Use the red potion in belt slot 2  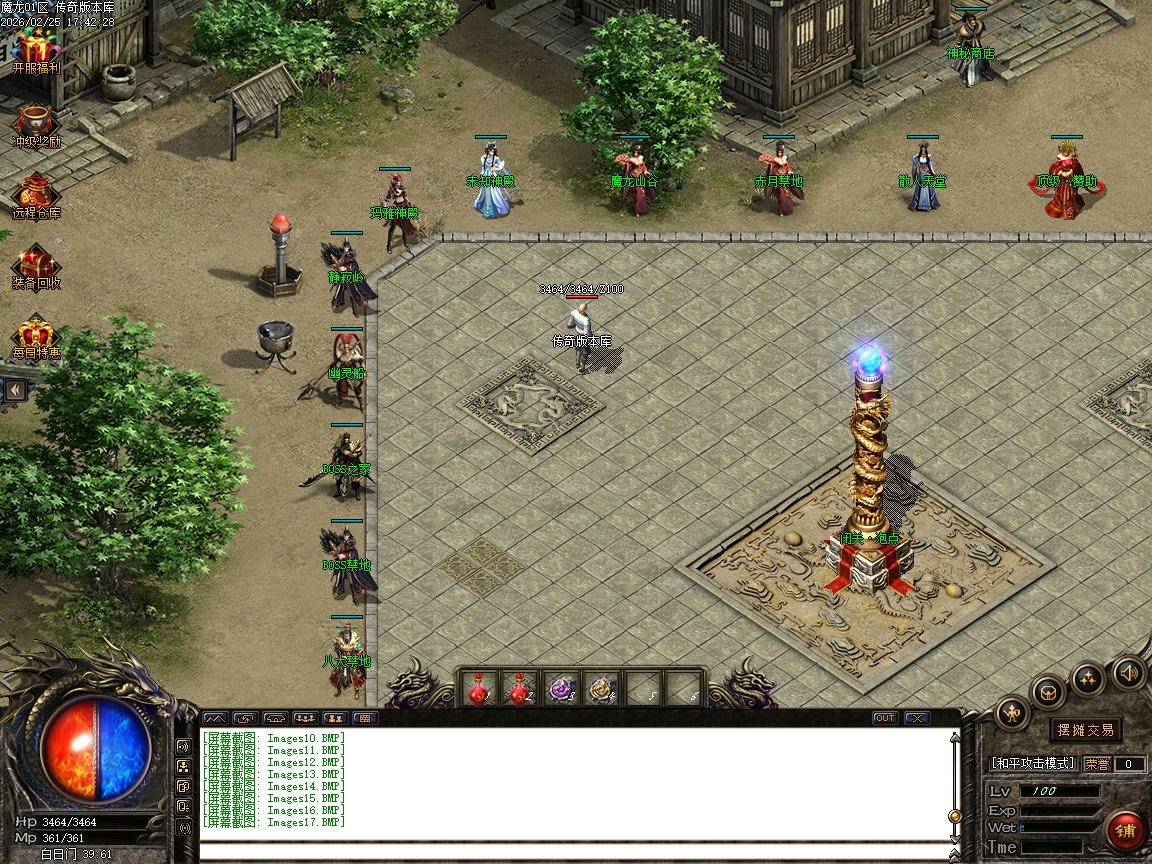(x=518, y=688)
